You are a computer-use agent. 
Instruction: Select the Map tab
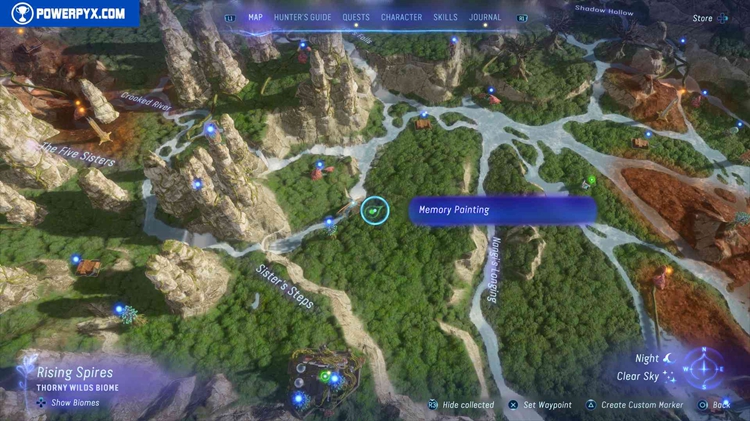(x=255, y=17)
